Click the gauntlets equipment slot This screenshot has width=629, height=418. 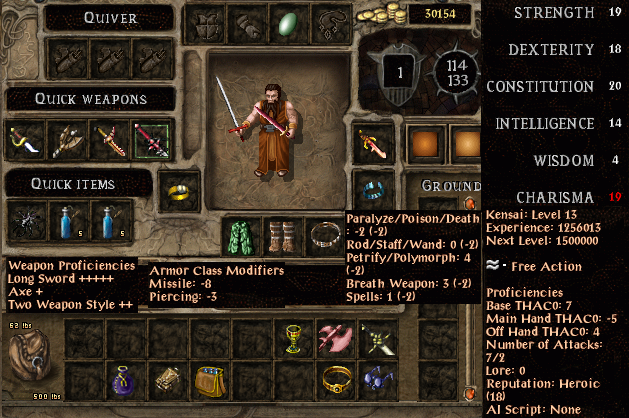(244, 24)
